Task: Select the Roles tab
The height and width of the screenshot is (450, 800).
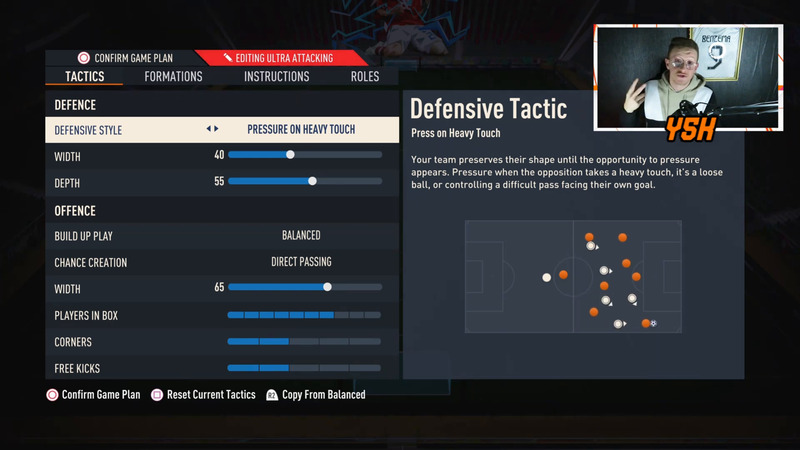Action: [365, 77]
